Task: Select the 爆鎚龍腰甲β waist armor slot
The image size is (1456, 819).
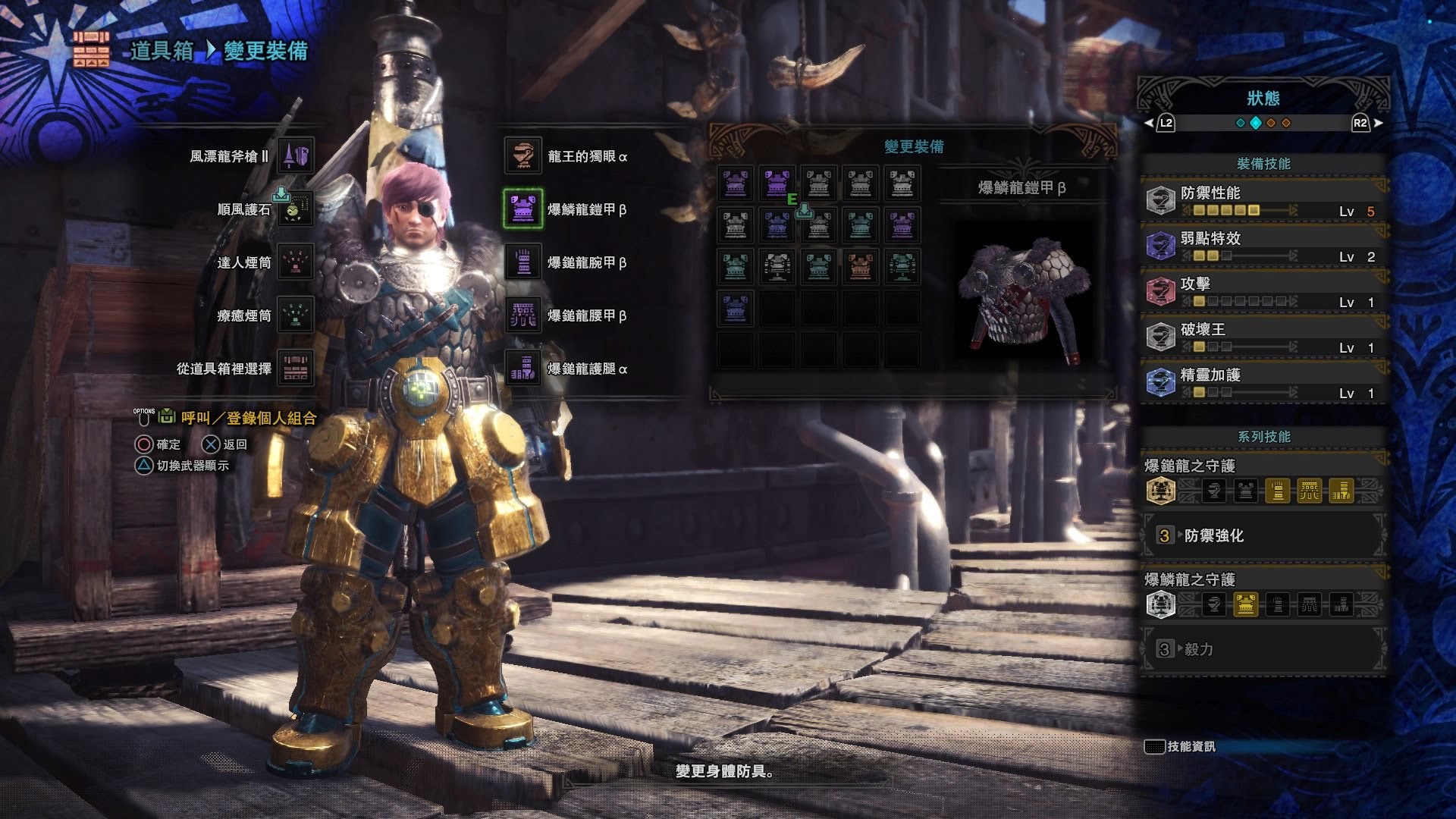Action: 523,315
